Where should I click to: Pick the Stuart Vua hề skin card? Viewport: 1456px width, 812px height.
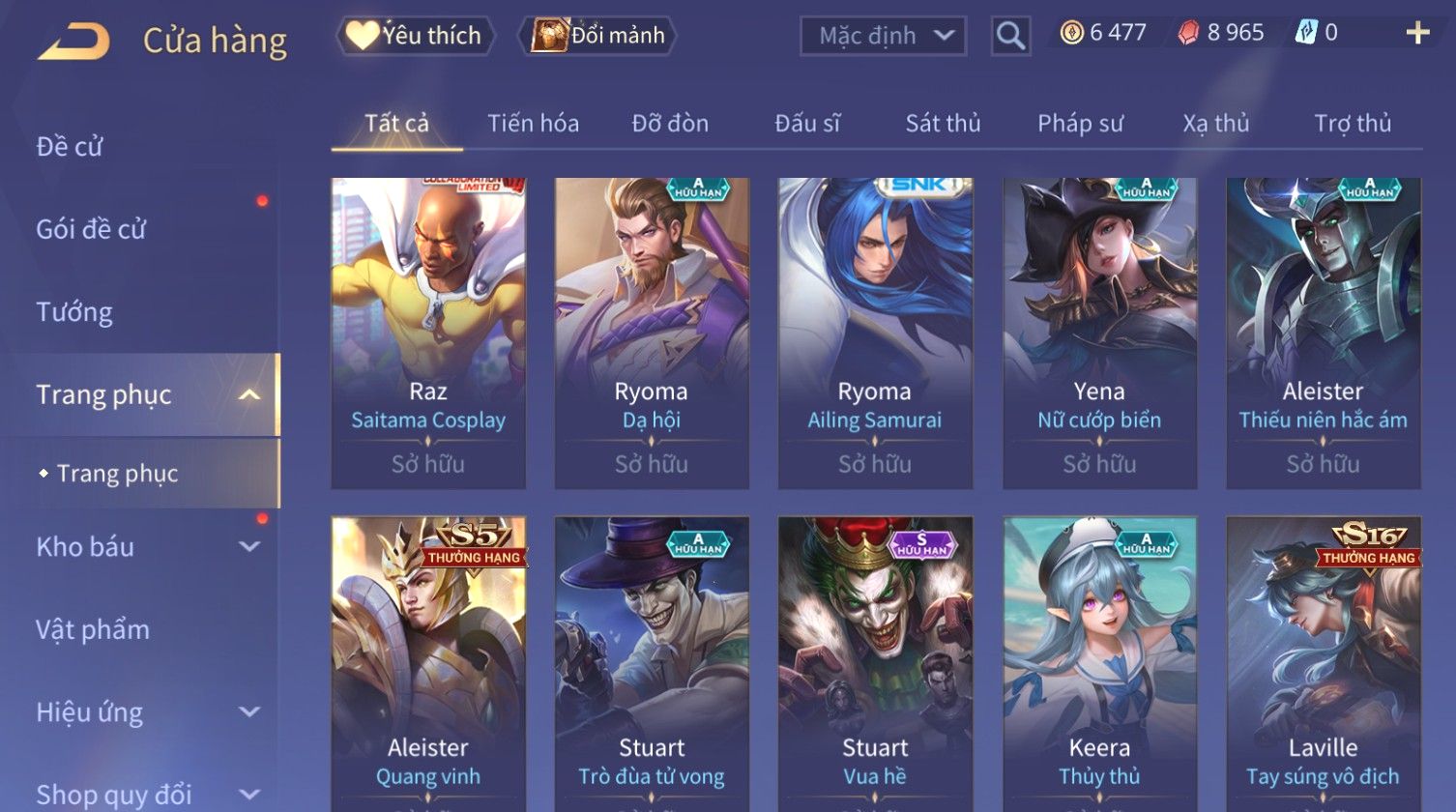coord(875,667)
